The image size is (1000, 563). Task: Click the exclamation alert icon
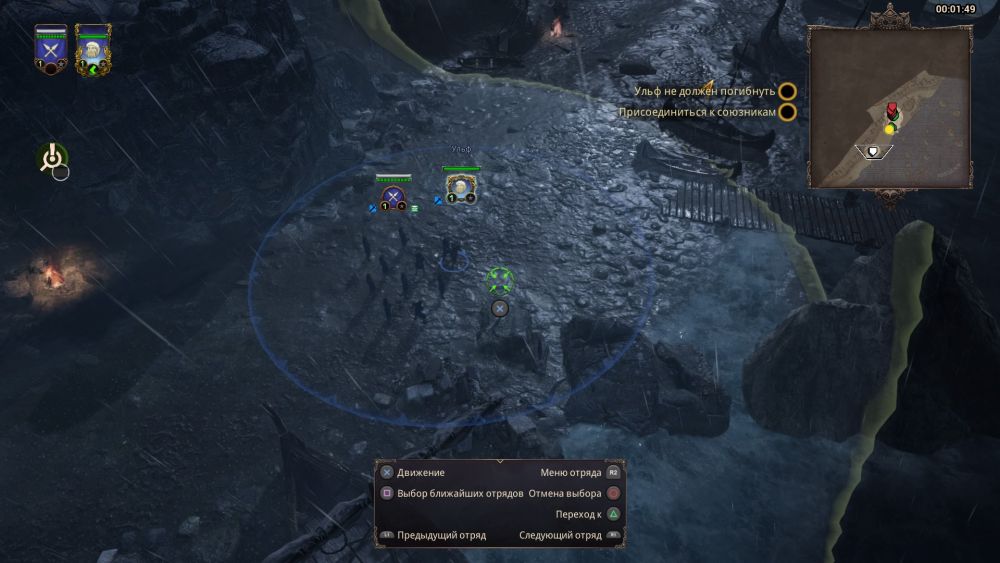coord(52,158)
